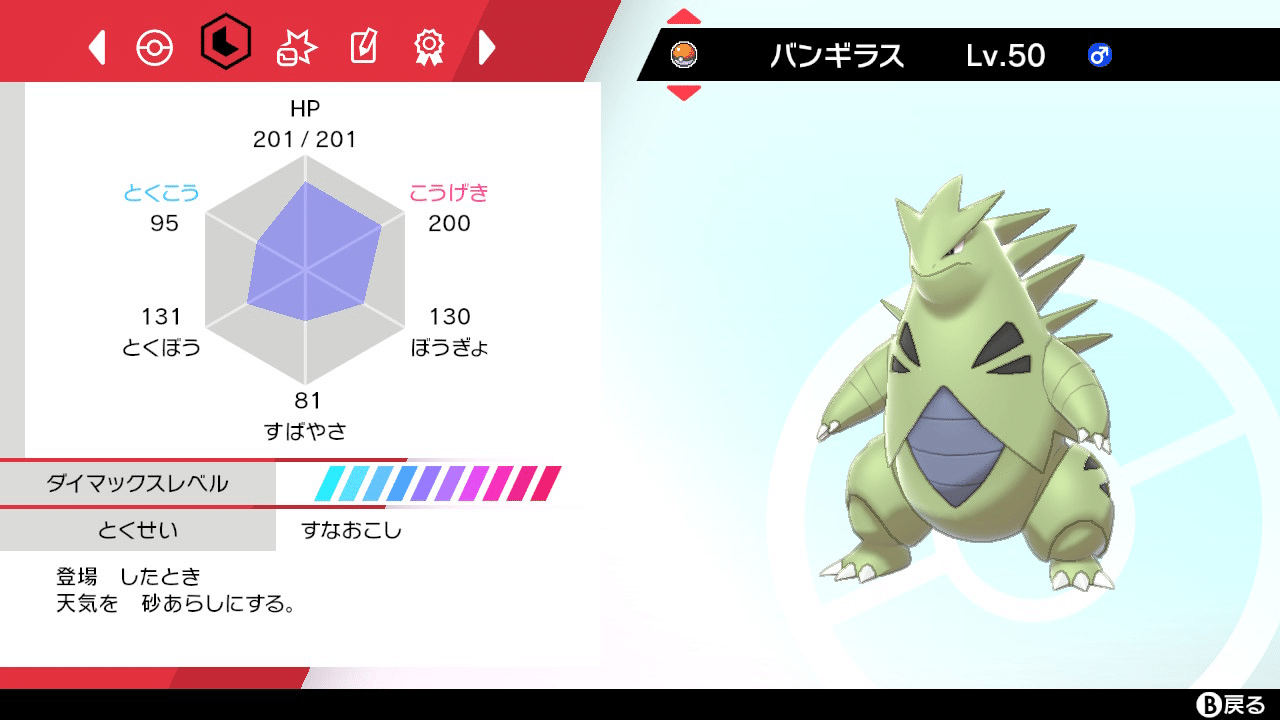Click the すばやさ stat value 81
The height and width of the screenshot is (720, 1280).
pos(305,402)
